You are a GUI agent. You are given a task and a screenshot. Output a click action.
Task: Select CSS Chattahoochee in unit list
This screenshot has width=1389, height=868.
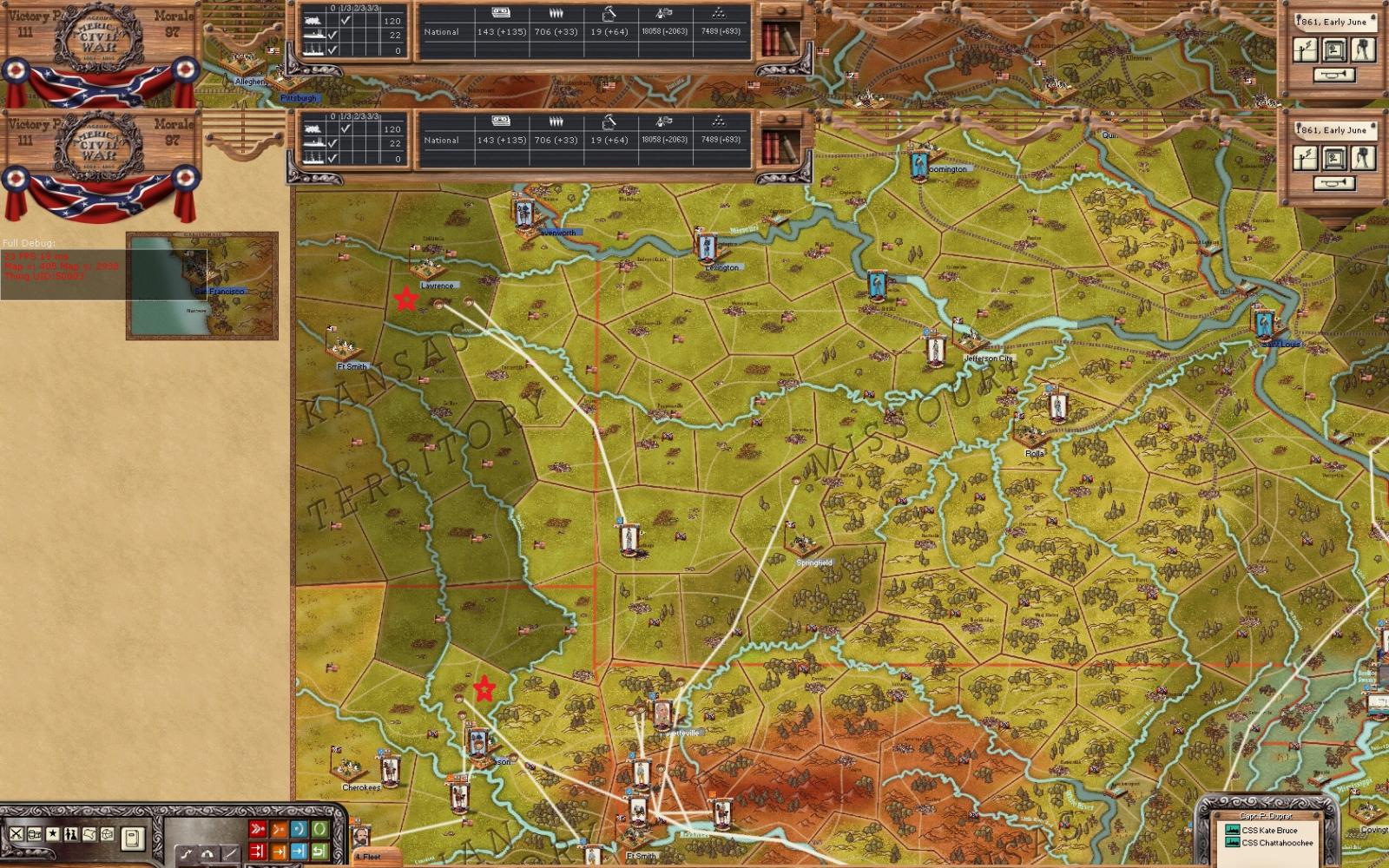1276,843
